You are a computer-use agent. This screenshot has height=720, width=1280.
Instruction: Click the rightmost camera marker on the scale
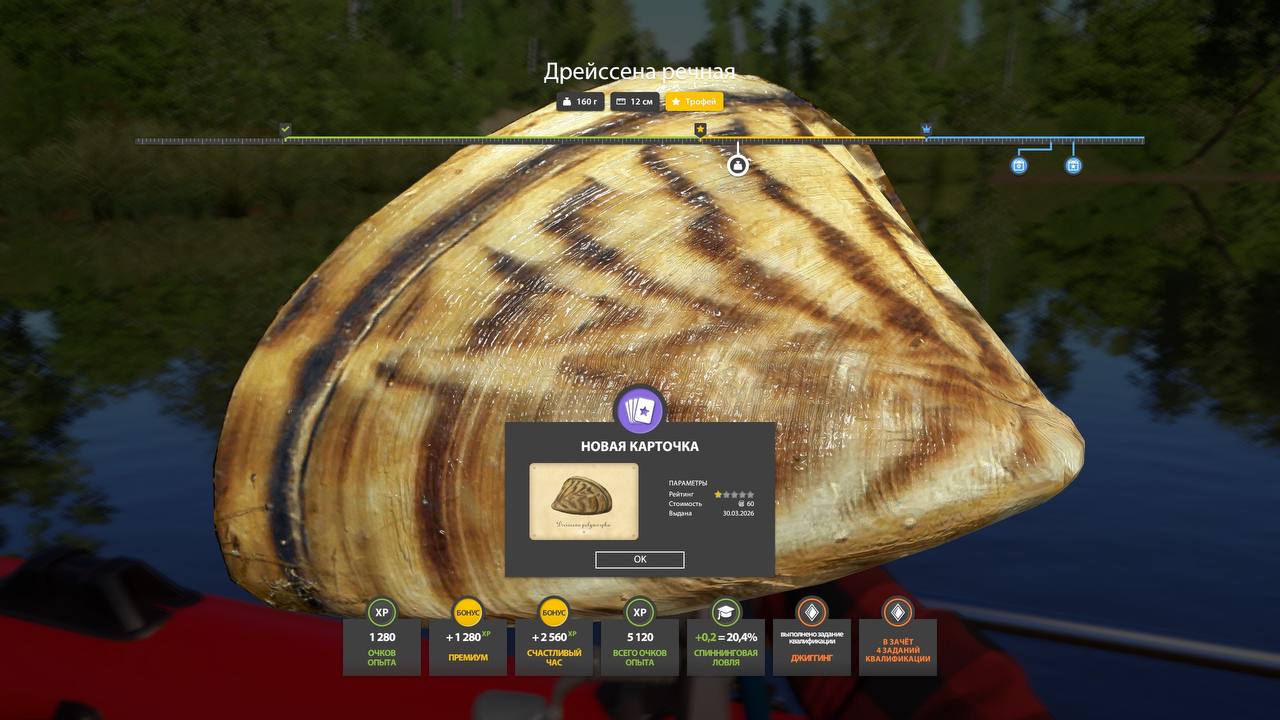point(1072,165)
